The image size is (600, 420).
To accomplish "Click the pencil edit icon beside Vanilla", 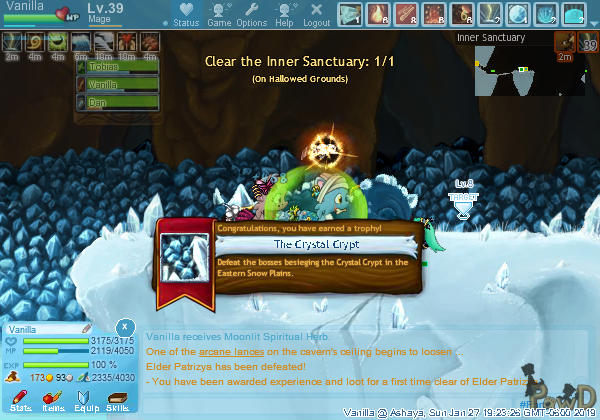I will click(x=86, y=328).
